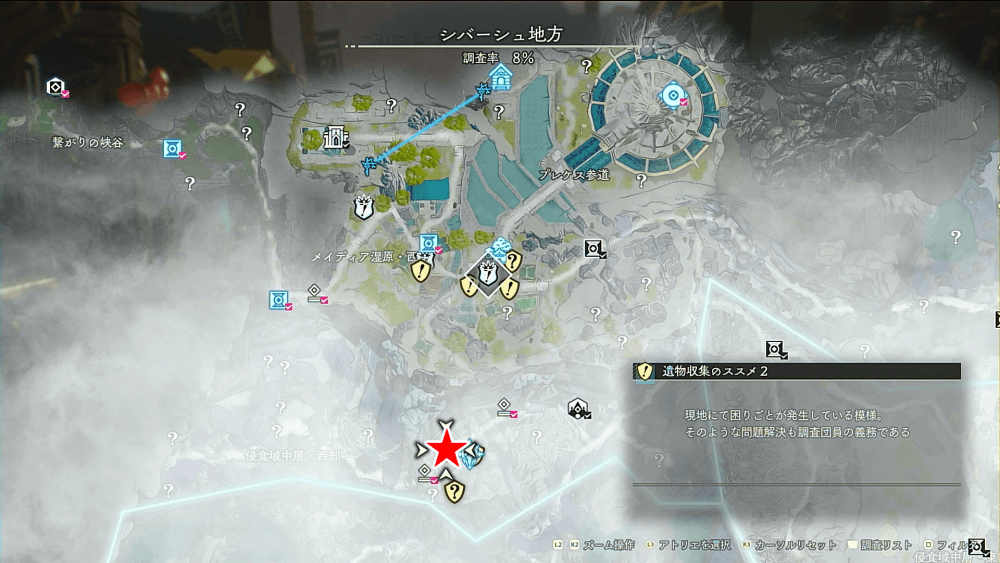Select the black square marker below プレケス参道

(x=593, y=248)
